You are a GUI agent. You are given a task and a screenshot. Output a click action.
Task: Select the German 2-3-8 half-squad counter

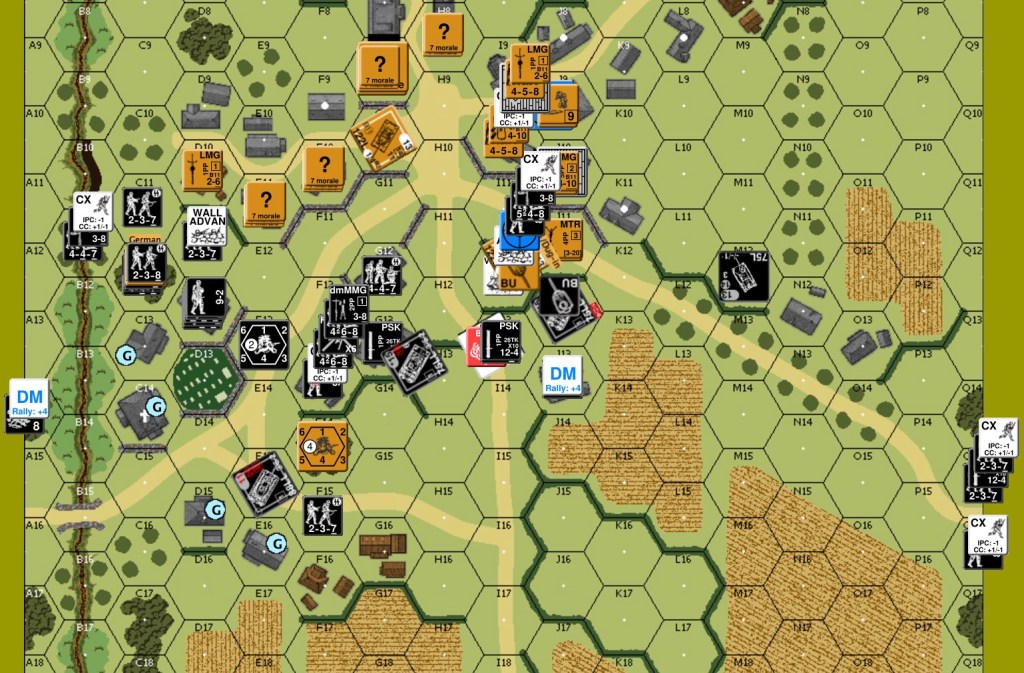click(147, 263)
